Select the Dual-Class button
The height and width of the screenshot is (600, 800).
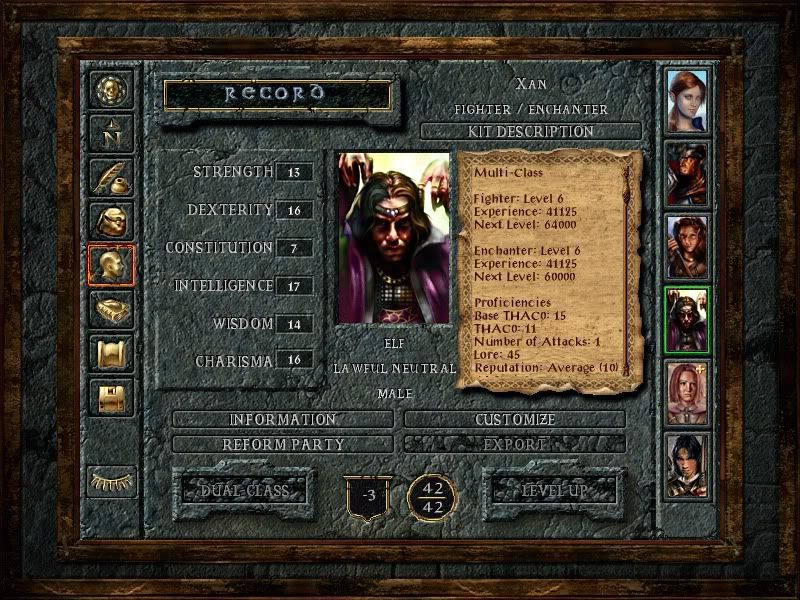pos(244,490)
